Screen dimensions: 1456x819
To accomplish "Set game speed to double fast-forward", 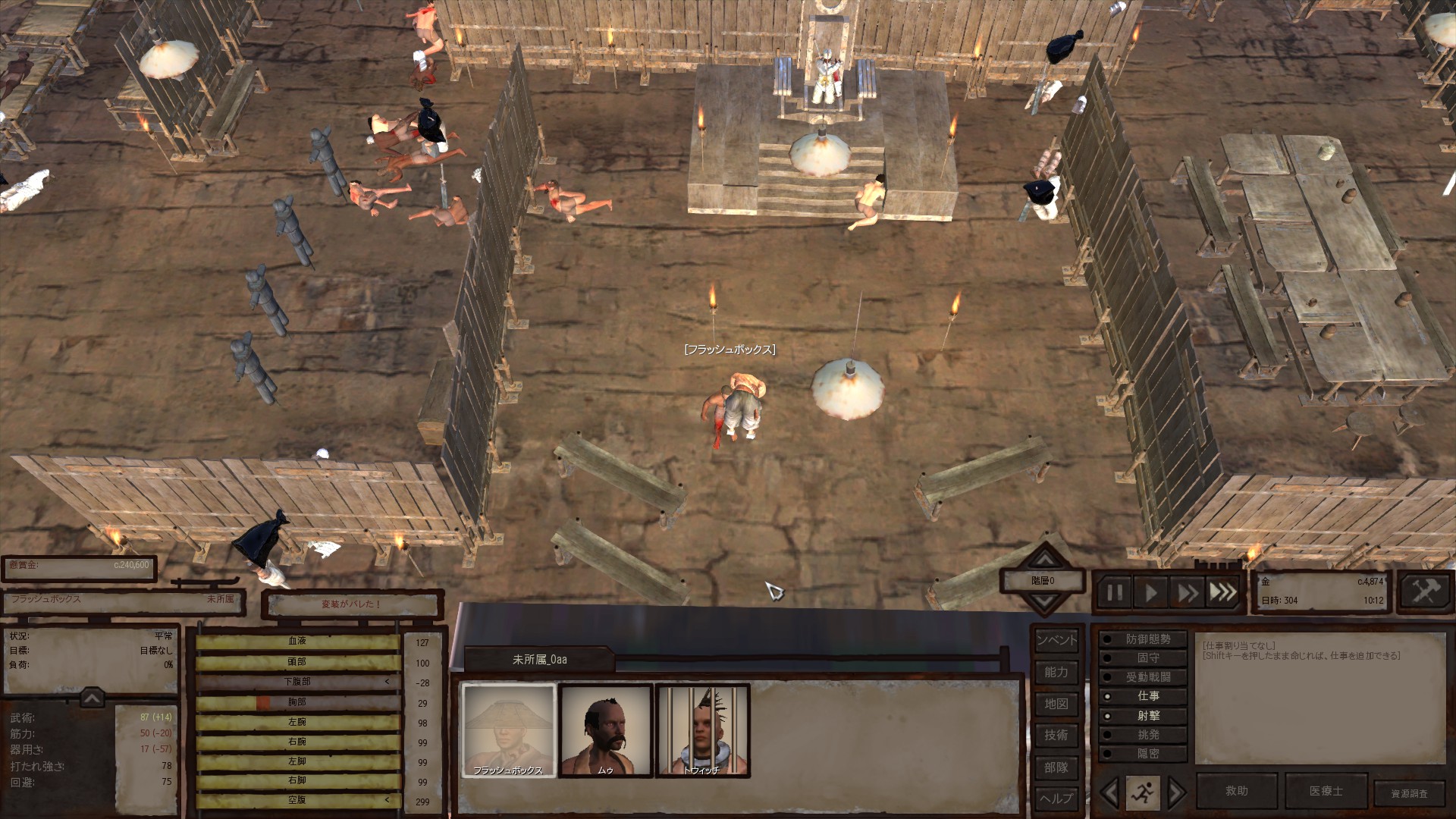I will pos(1187,592).
